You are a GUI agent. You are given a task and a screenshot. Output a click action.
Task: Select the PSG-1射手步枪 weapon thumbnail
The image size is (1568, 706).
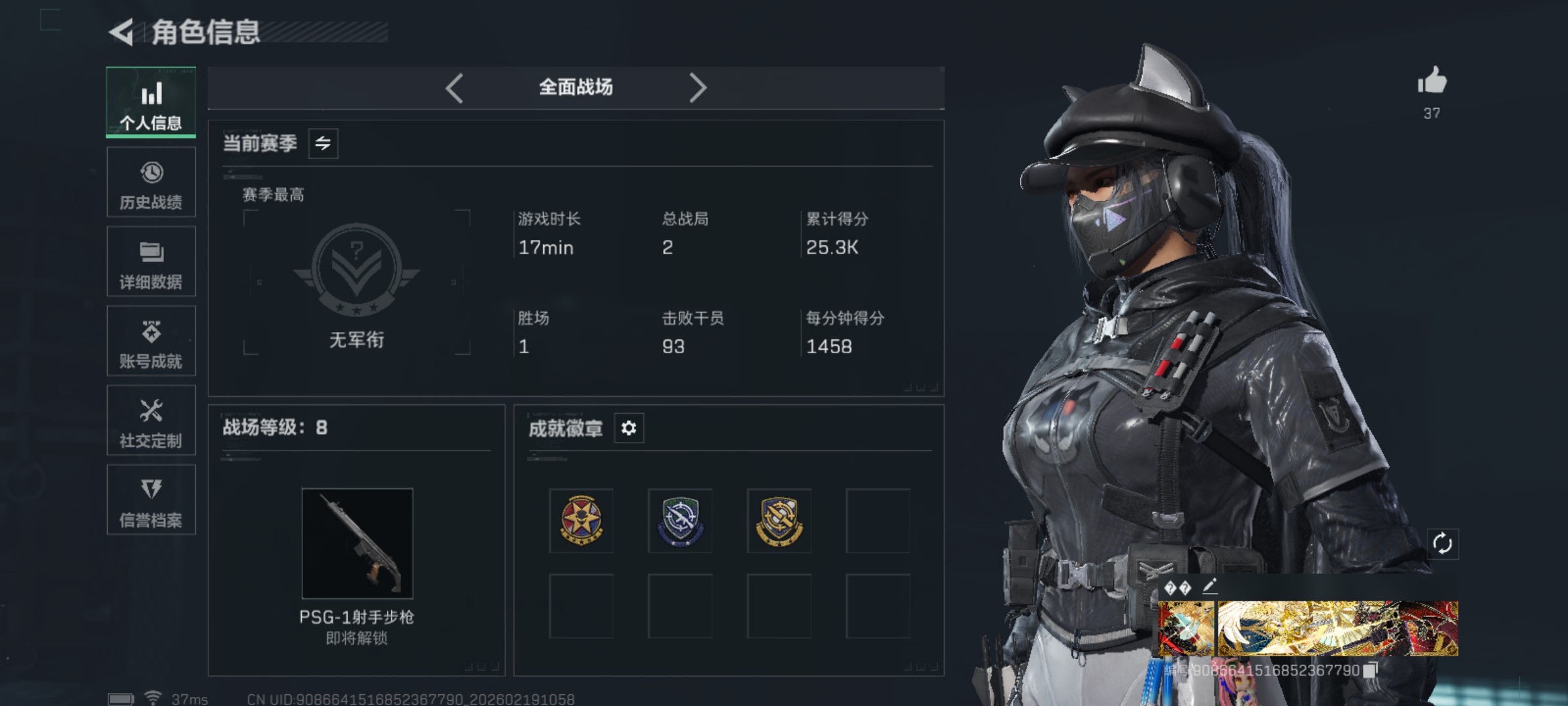357,543
